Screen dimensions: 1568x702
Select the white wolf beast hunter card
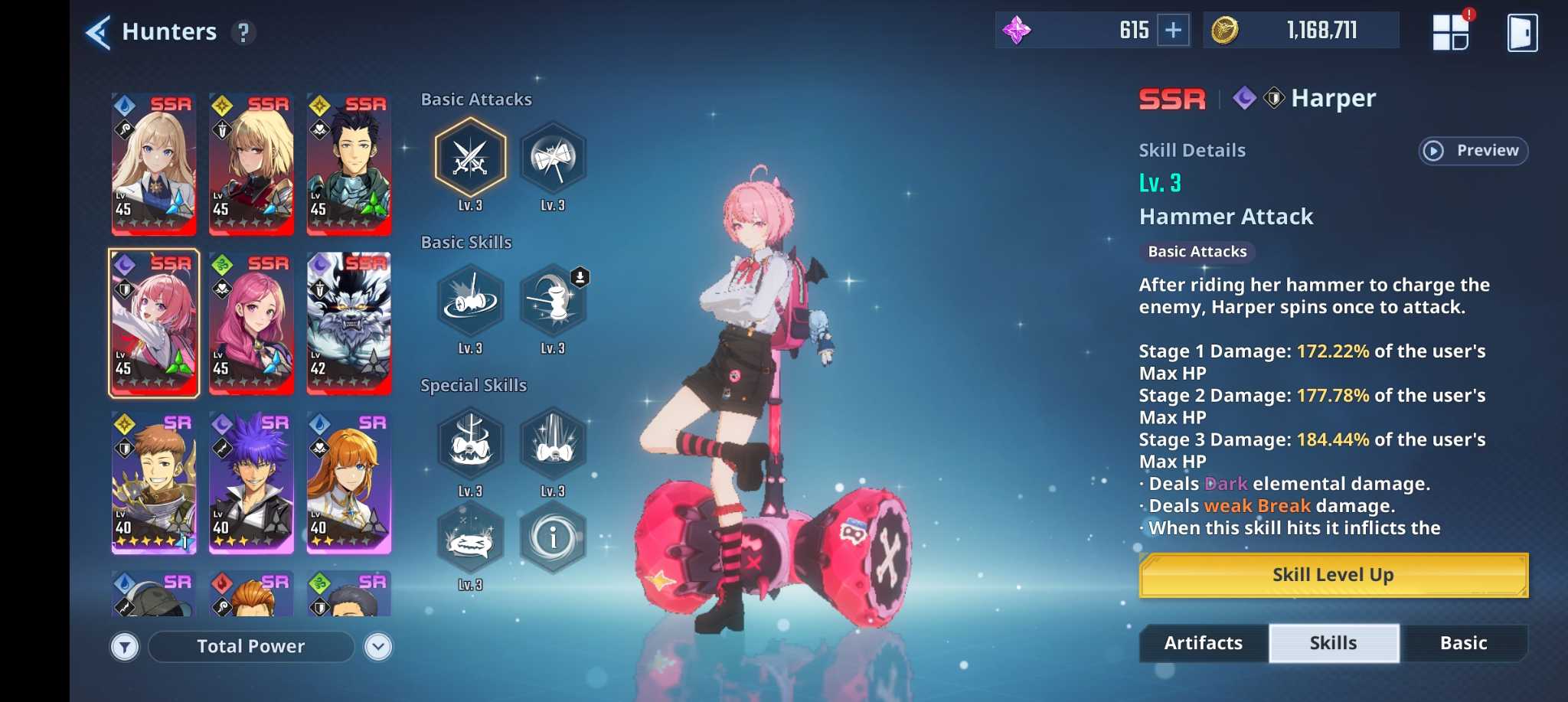349,323
